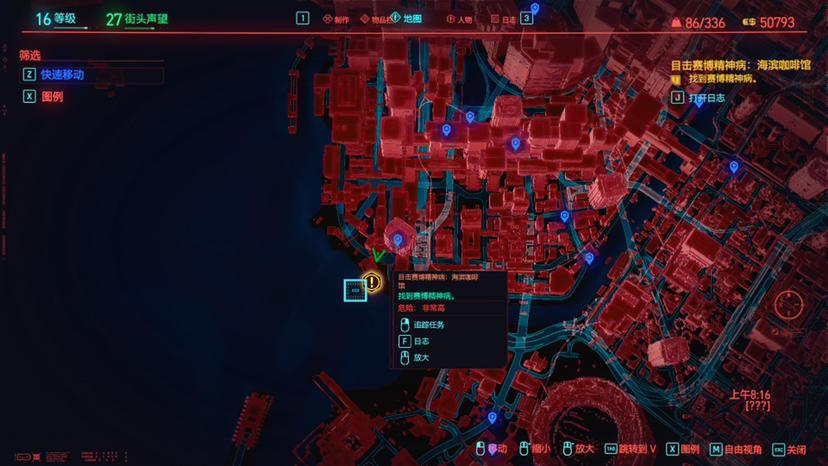This screenshot has width=828, height=466.
Task: Select the 地图 map tab
Action: coord(412,18)
